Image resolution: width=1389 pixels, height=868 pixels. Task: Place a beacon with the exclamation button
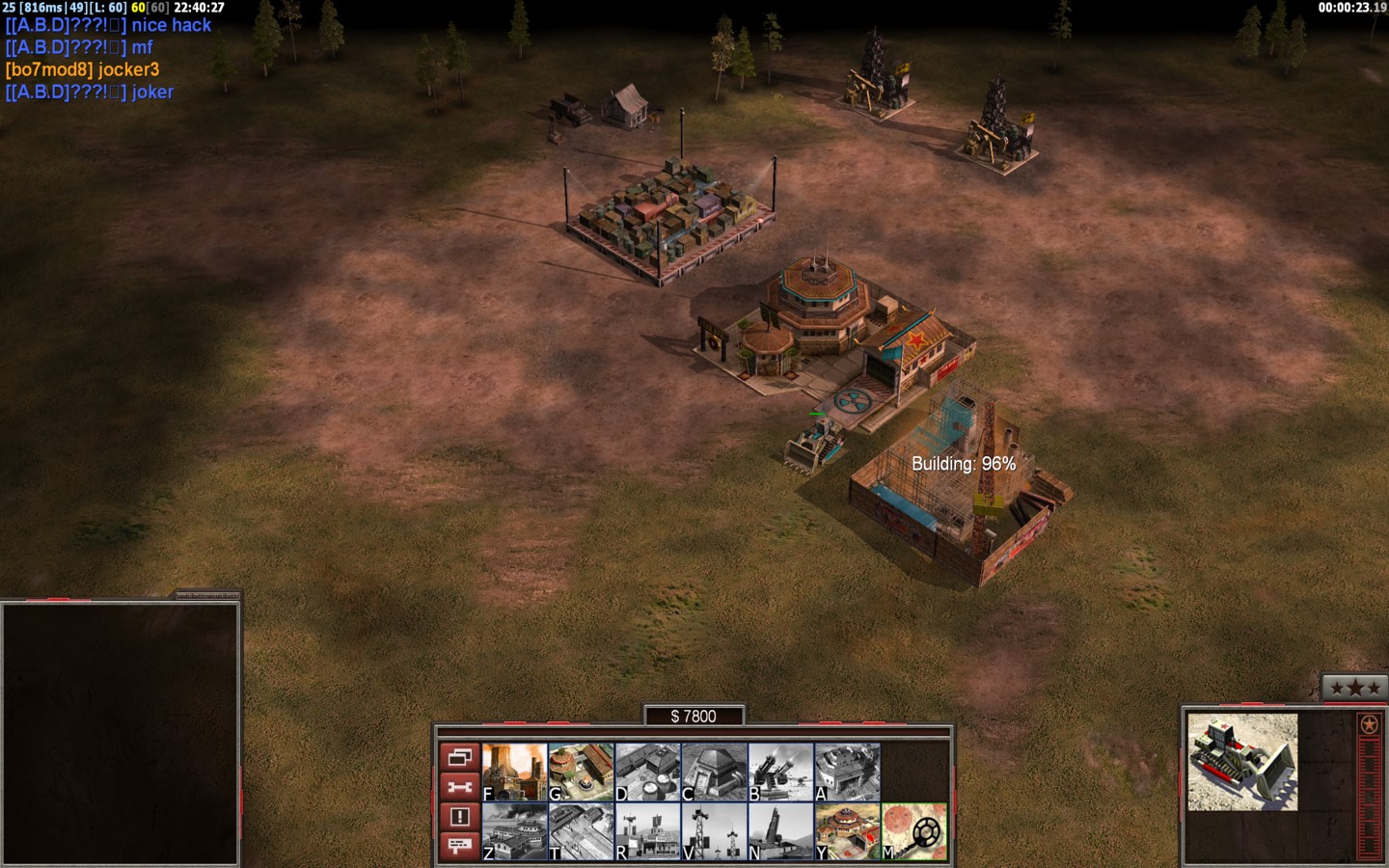(459, 817)
